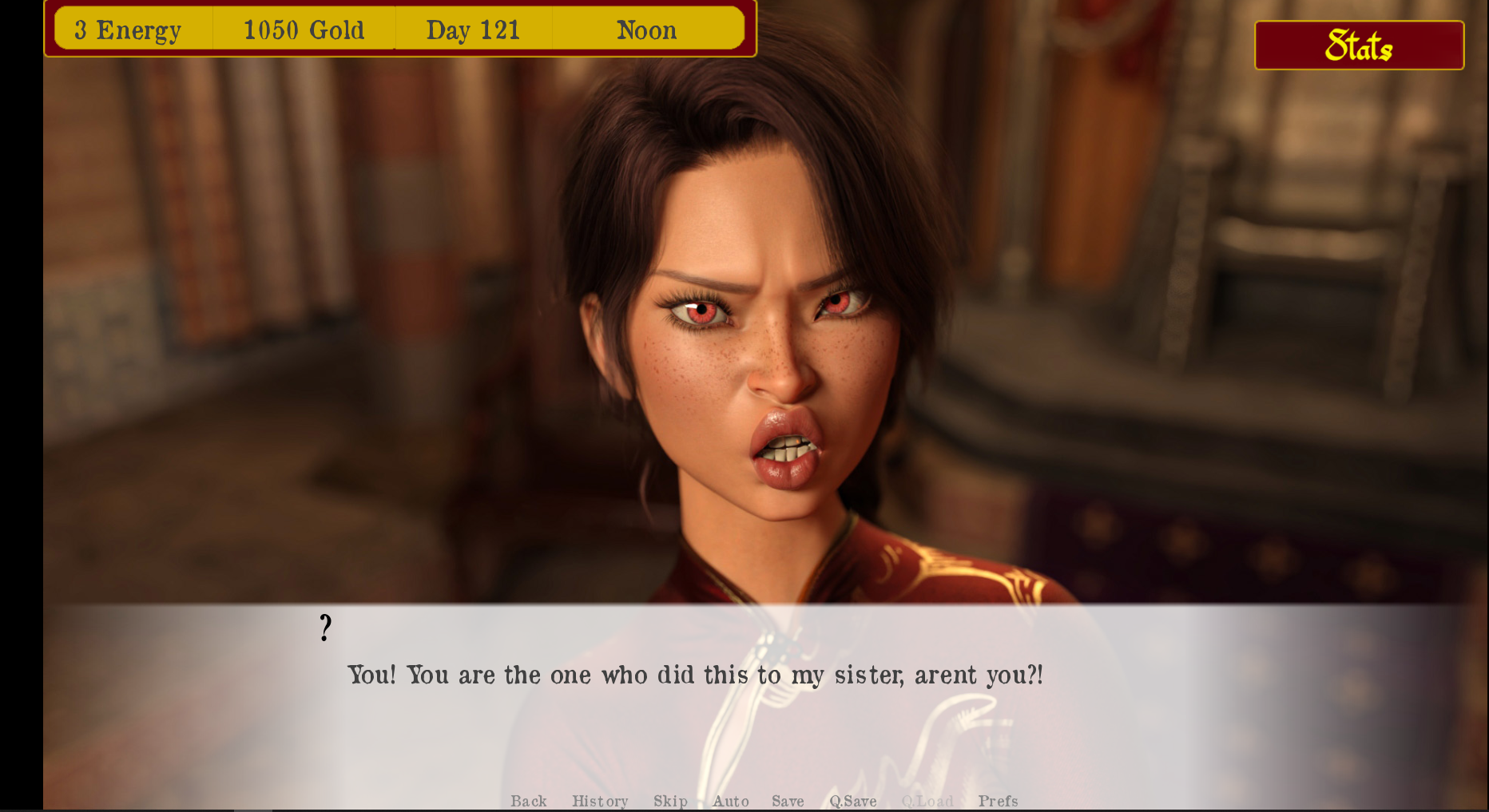Image resolution: width=1489 pixels, height=812 pixels.
Task: Toggle Auto advance
Action: click(x=731, y=801)
